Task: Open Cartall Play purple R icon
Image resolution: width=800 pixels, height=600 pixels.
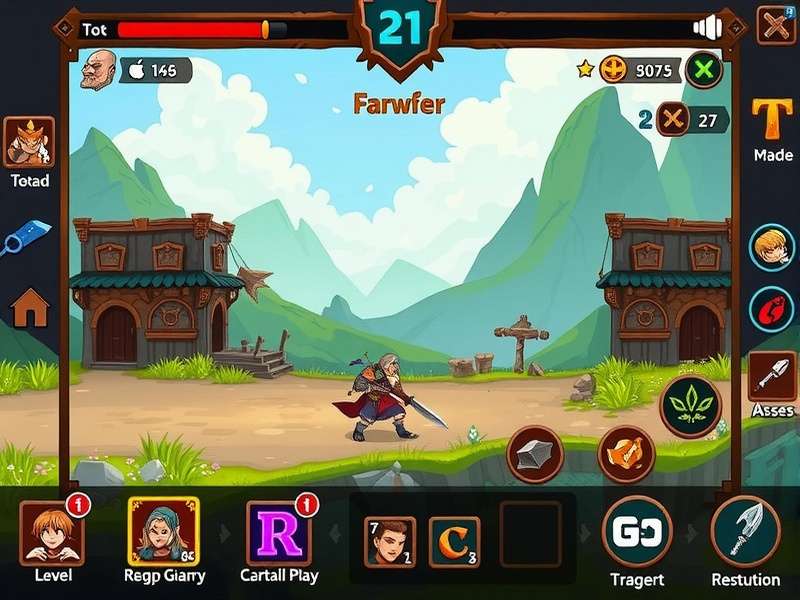Action: 278,532
